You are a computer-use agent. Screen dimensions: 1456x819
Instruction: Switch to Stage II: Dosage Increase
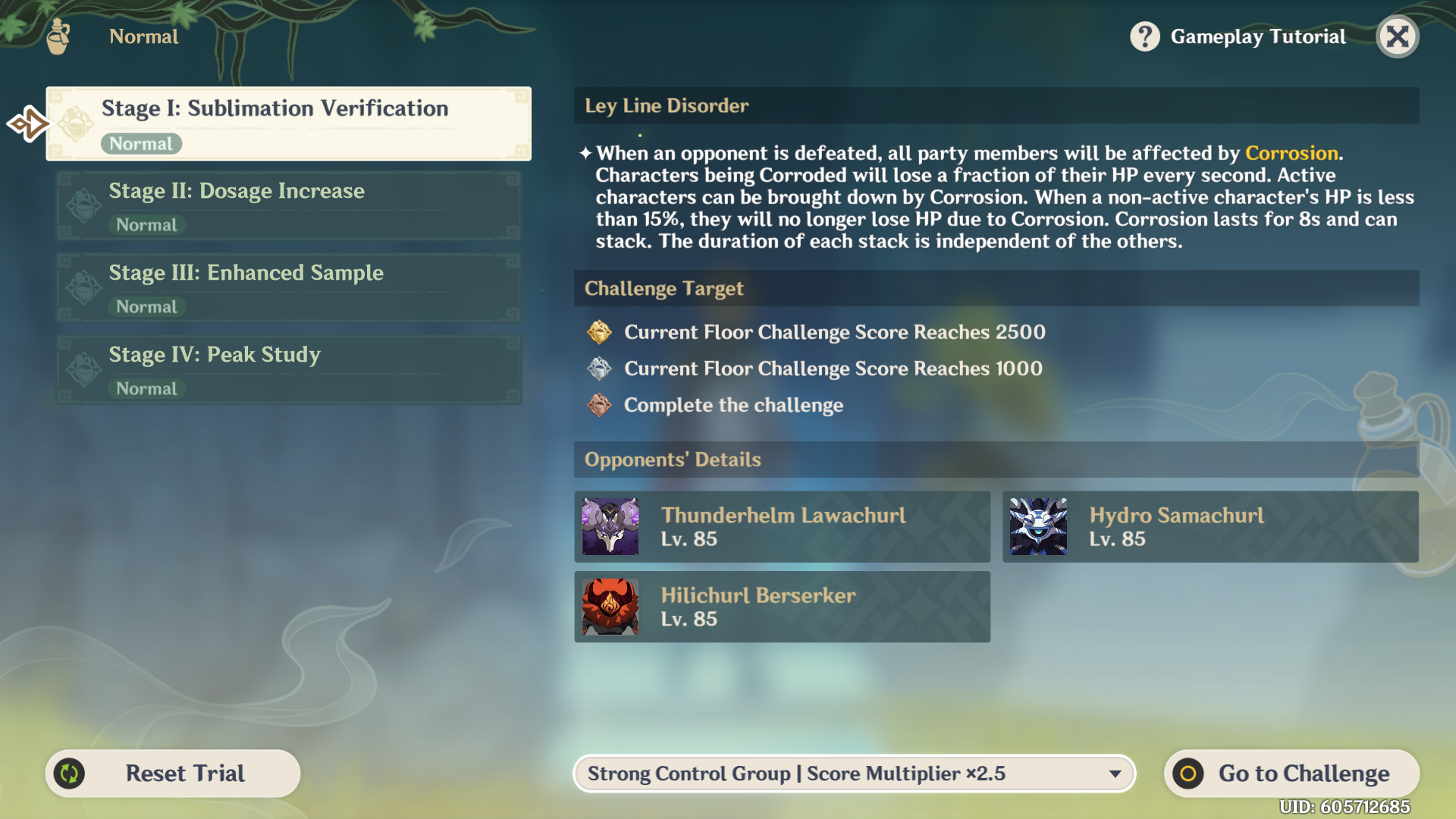pos(288,206)
